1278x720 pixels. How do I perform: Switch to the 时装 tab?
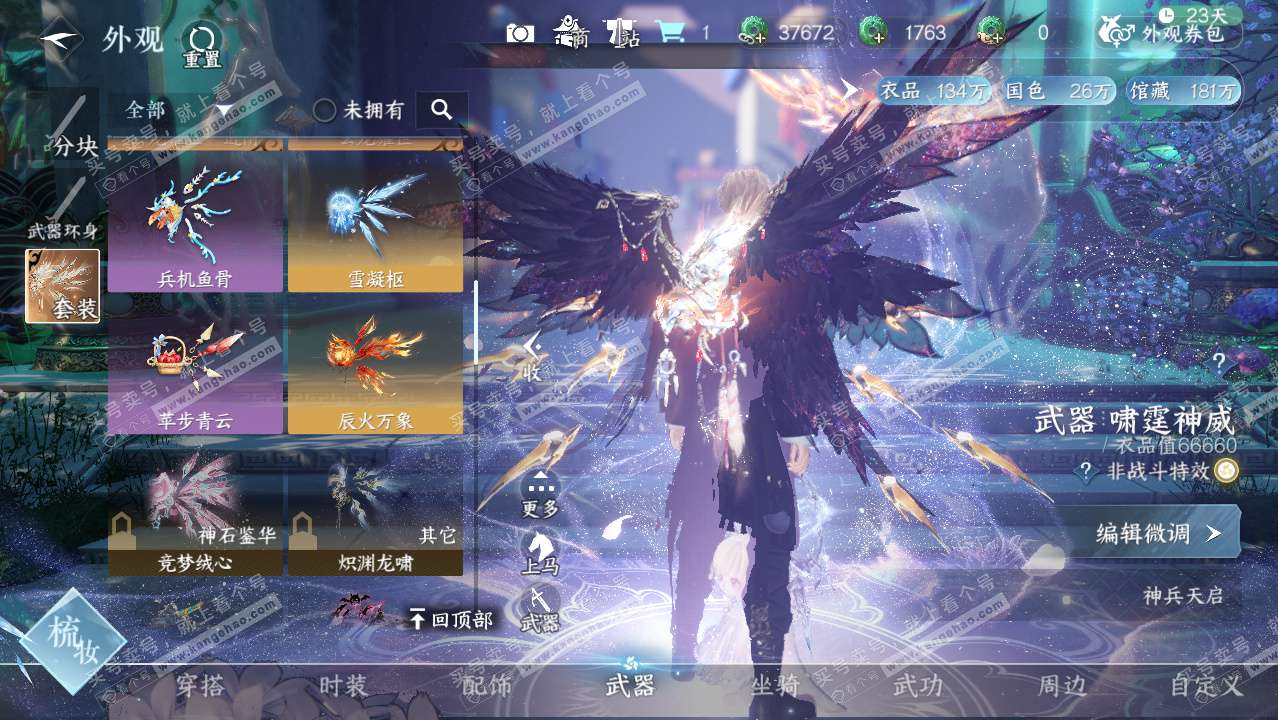pyautogui.click(x=343, y=686)
